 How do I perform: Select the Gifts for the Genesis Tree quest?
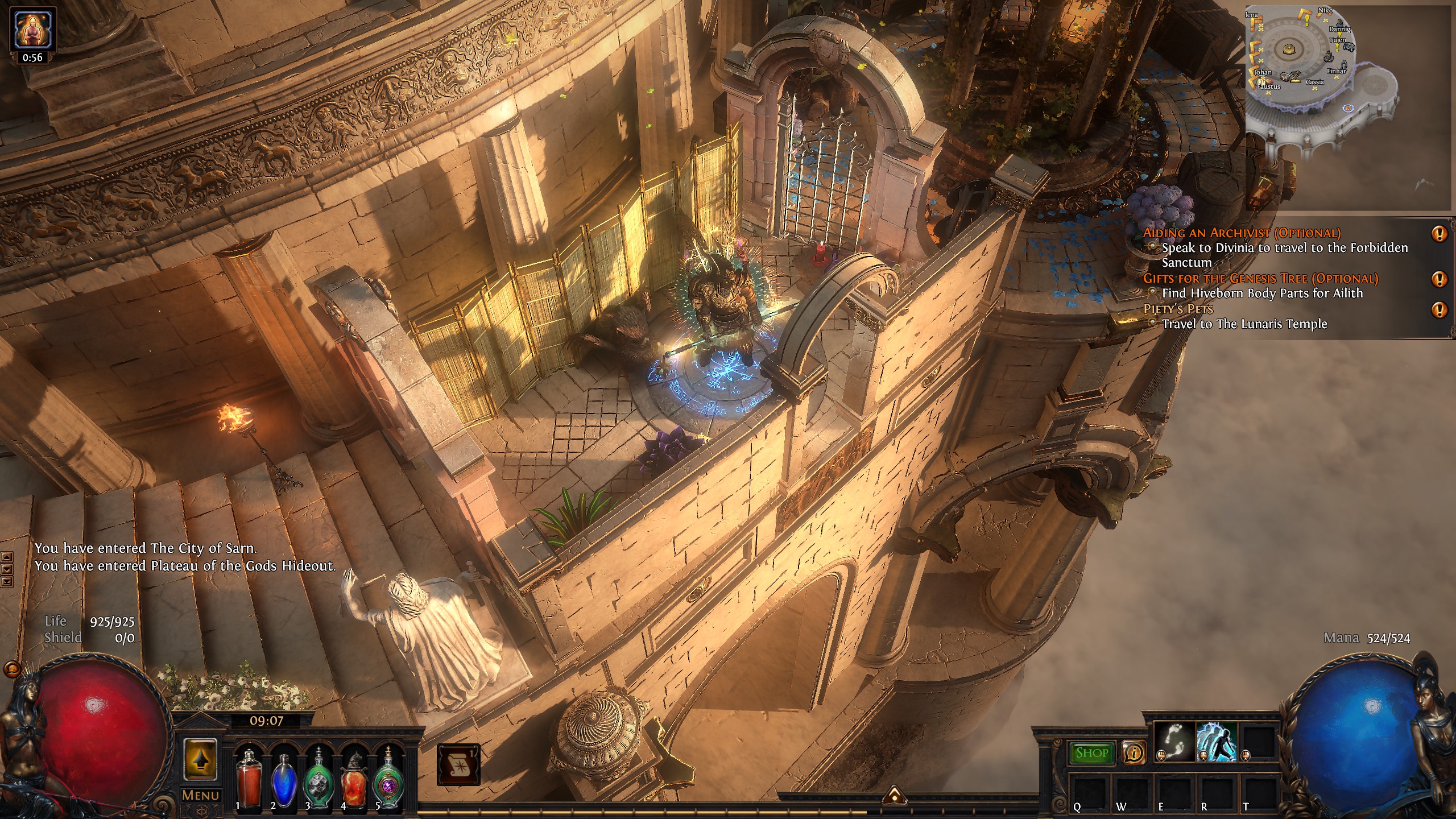tap(1260, 278)
